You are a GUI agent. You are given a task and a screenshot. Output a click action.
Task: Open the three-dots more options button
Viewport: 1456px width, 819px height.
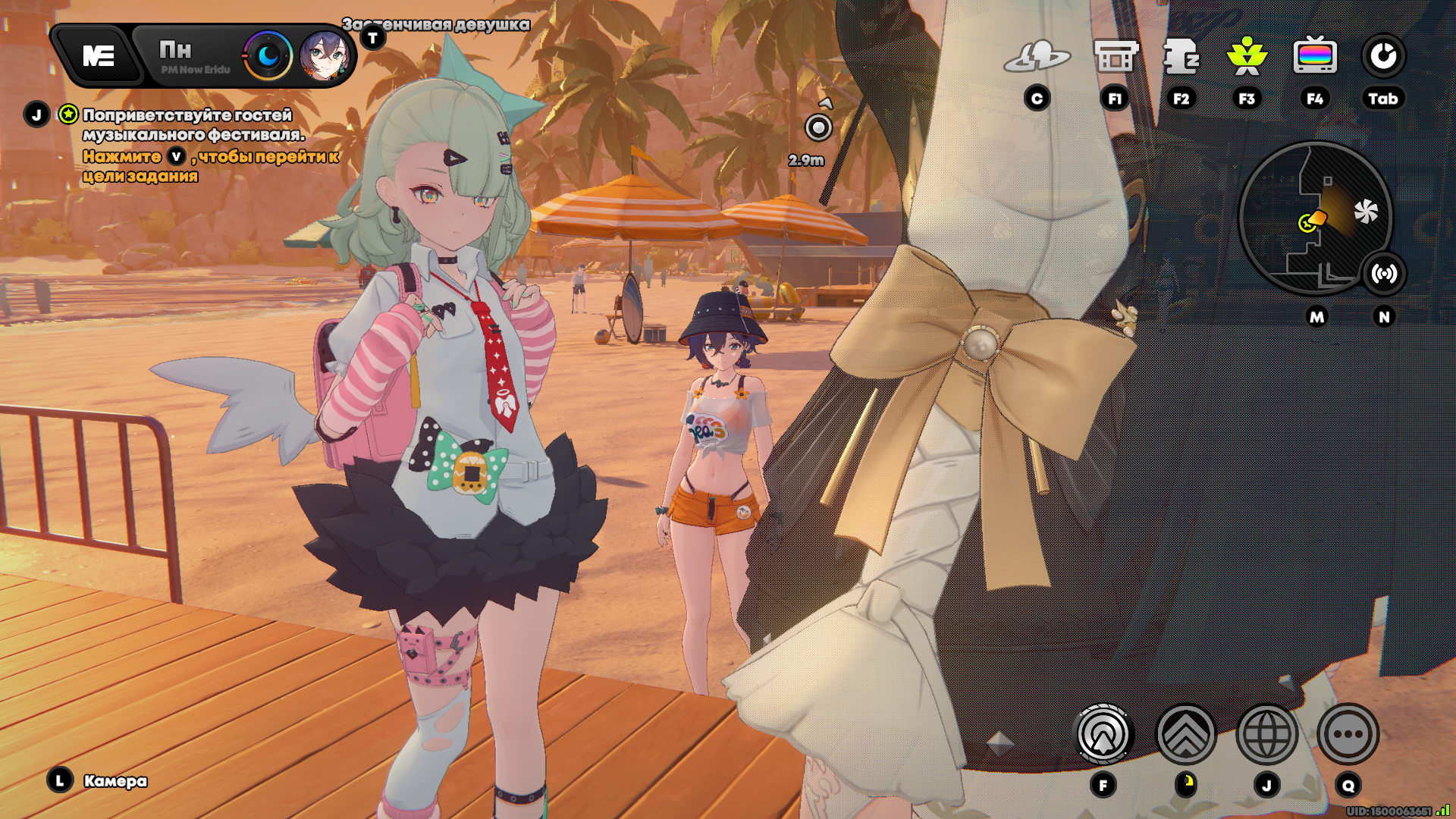[x=1348, y=734]
